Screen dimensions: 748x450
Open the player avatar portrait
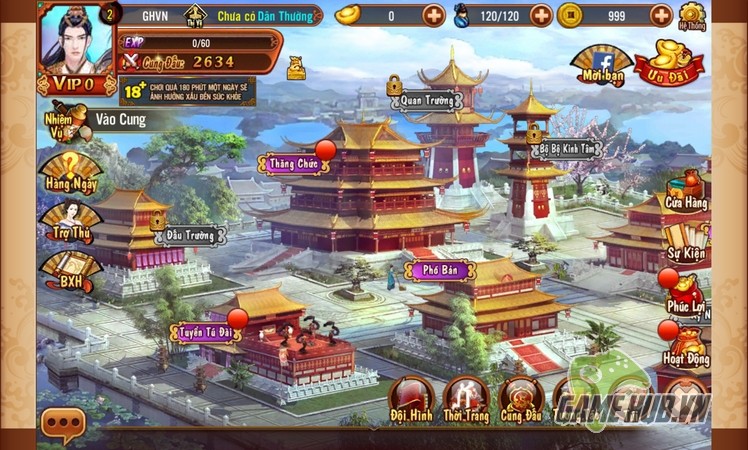(x=76, y=38)
